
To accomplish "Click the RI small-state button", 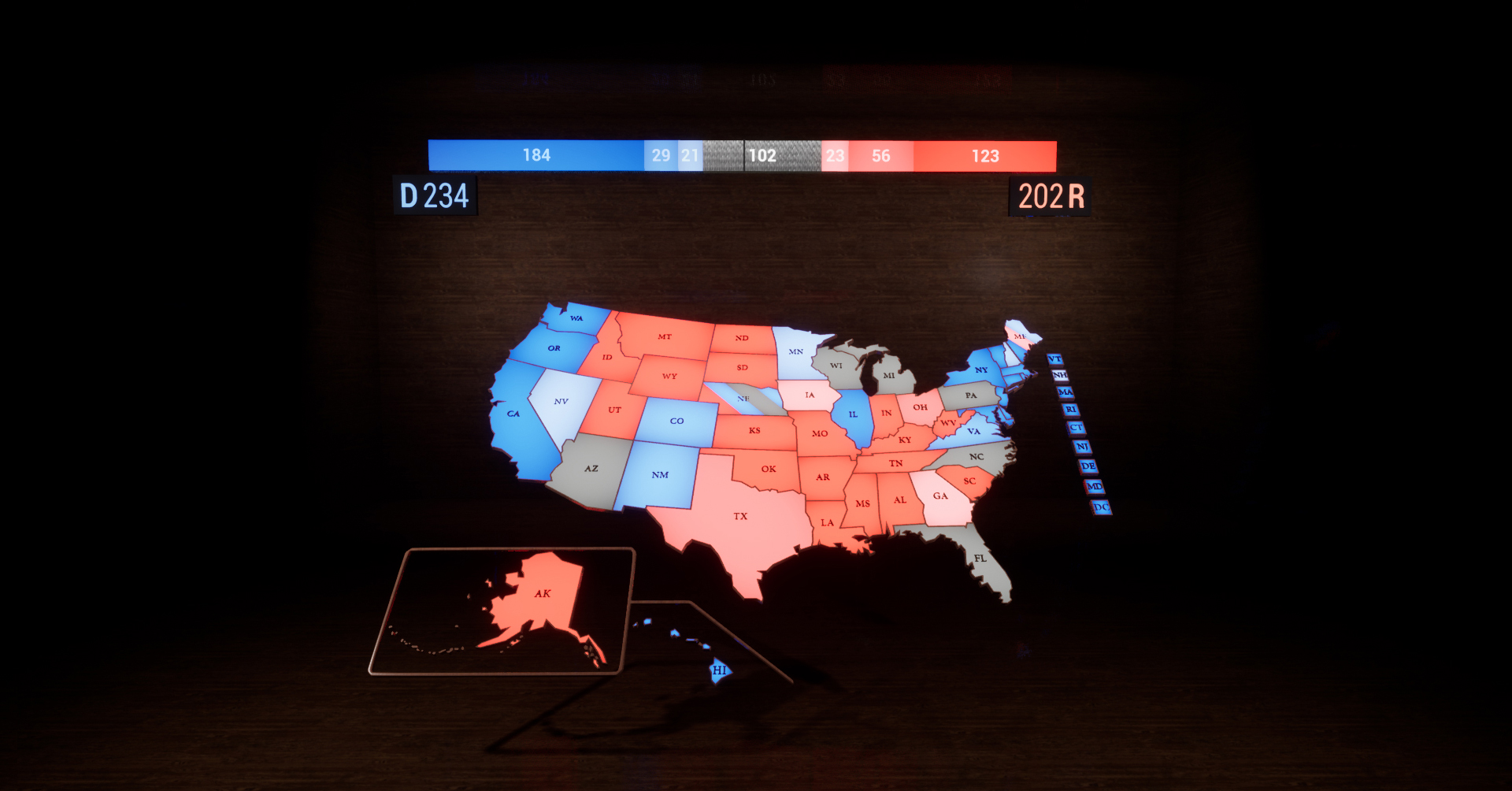I will (1070, 410).
